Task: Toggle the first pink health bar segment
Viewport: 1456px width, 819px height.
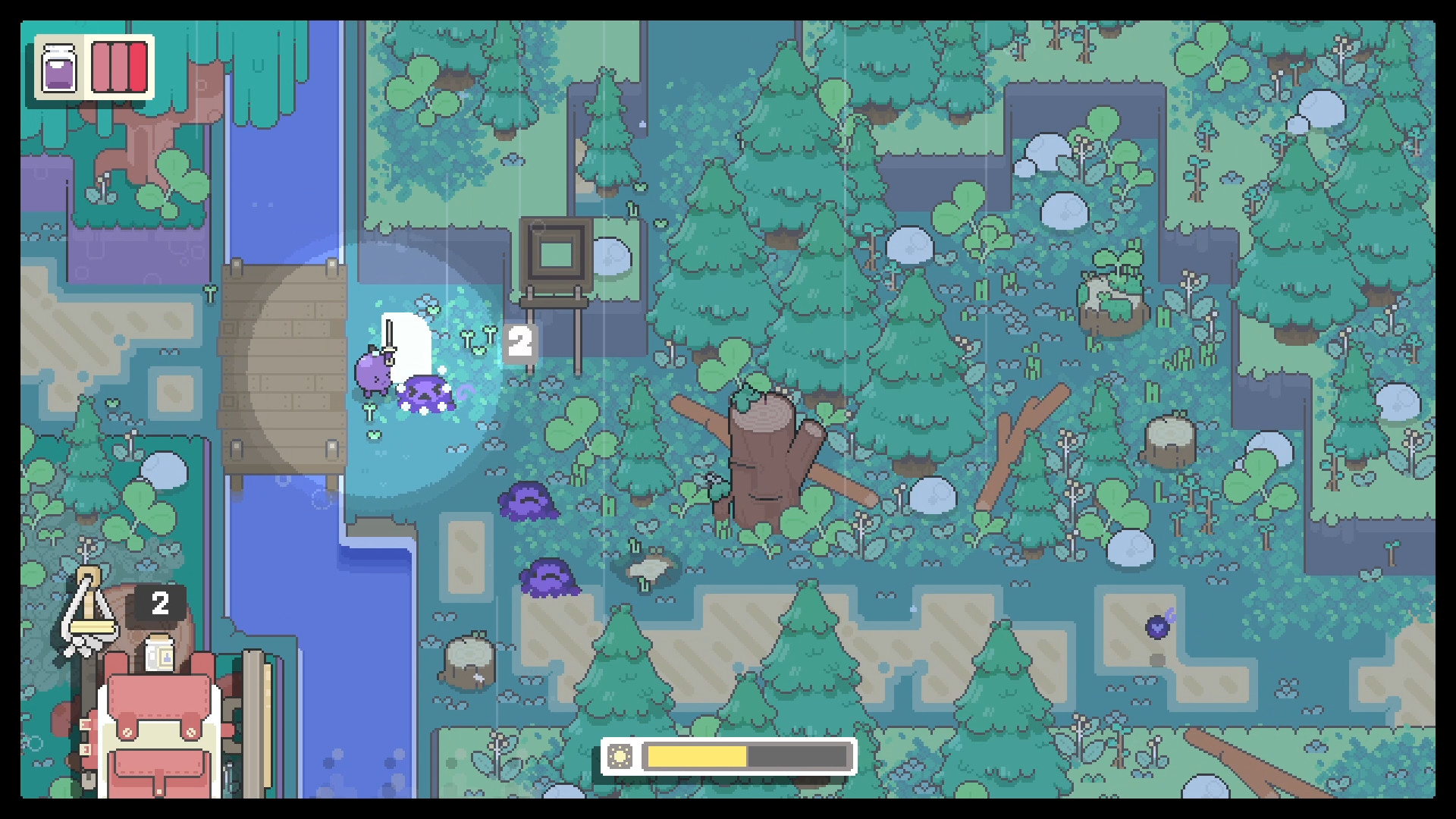Action: coord(101,68)
